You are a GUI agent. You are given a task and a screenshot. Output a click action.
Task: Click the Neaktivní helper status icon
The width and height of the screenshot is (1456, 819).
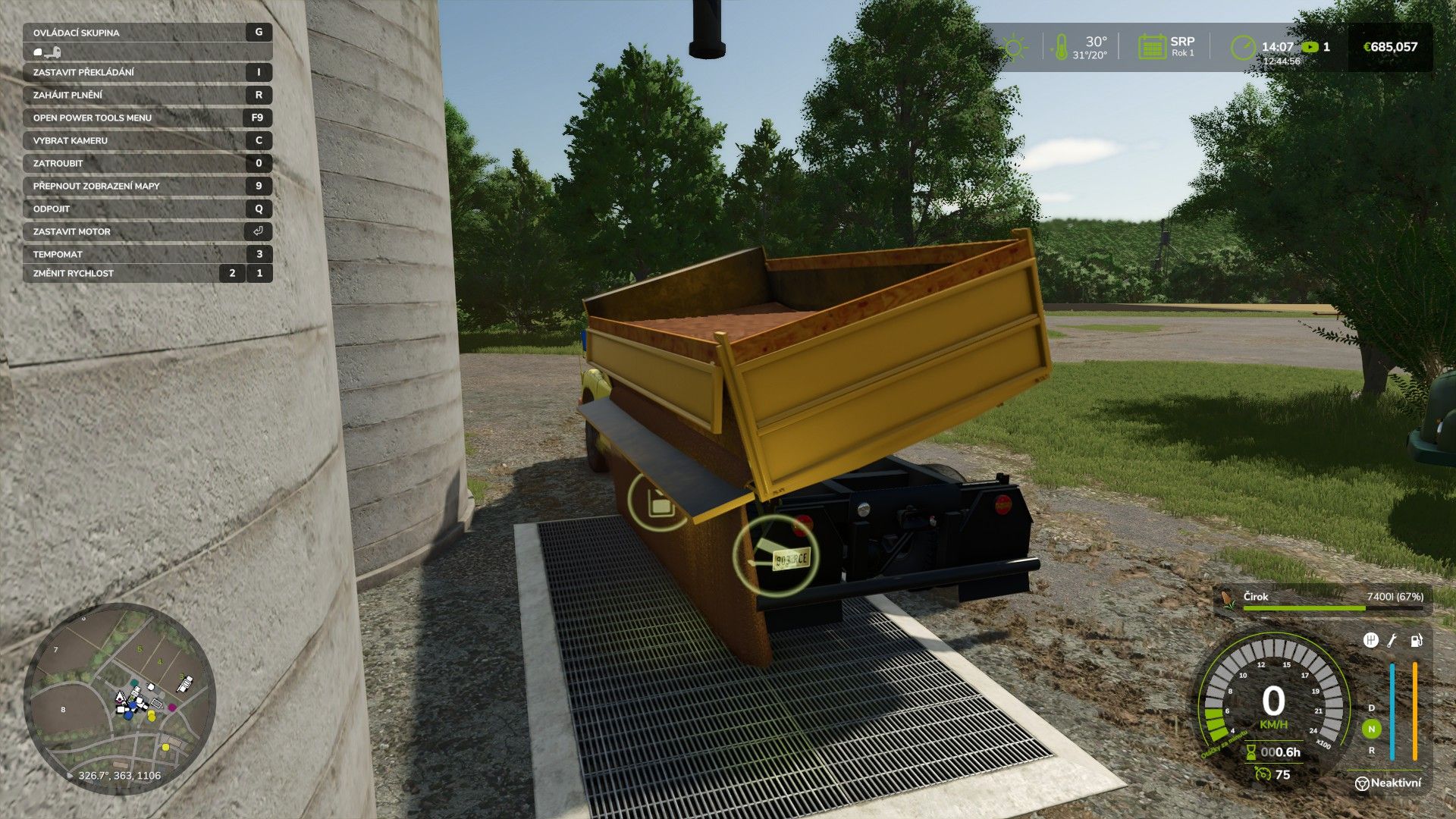tap(1362, 783)
